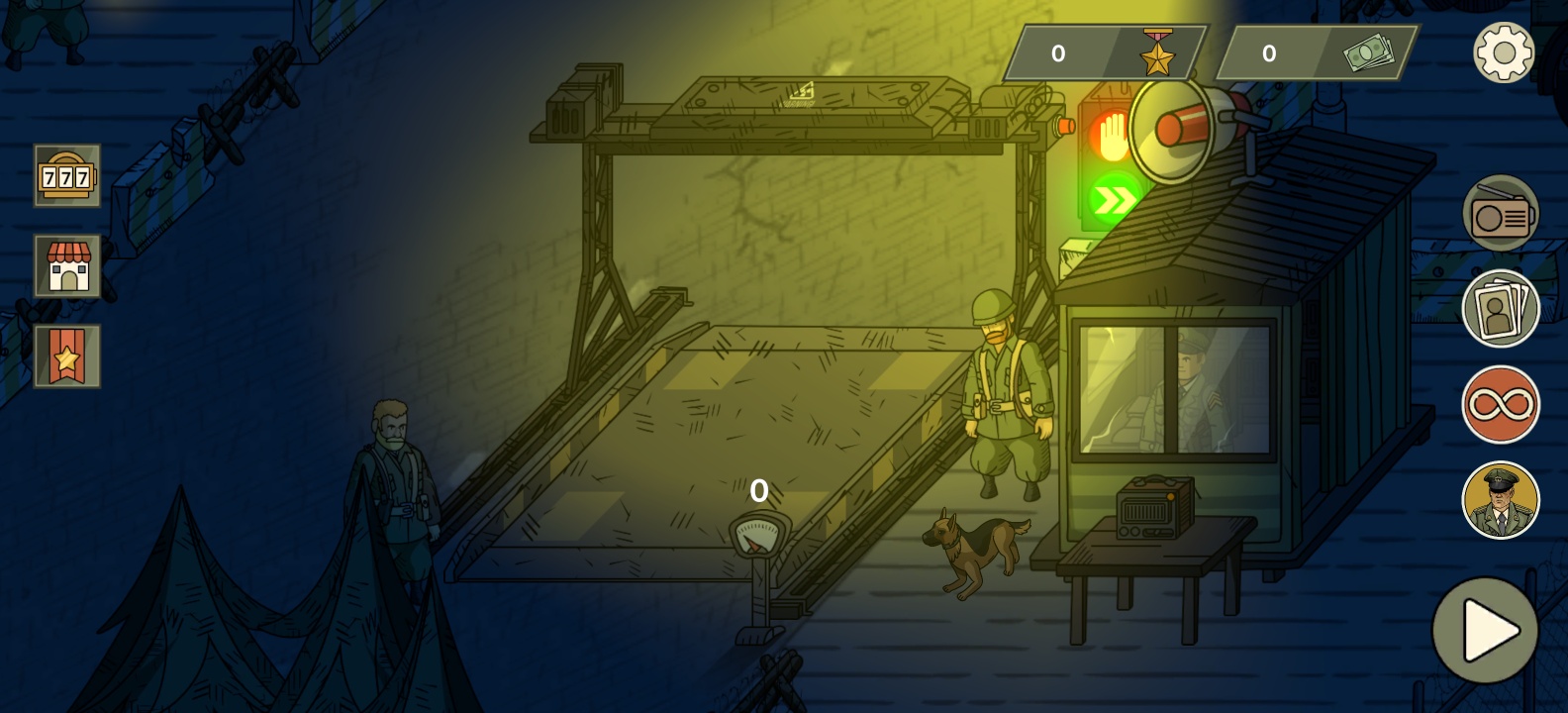This screenshot has width=1568, height=713.
Task: Select the red infinity mode button
Action: point(1501,405)
